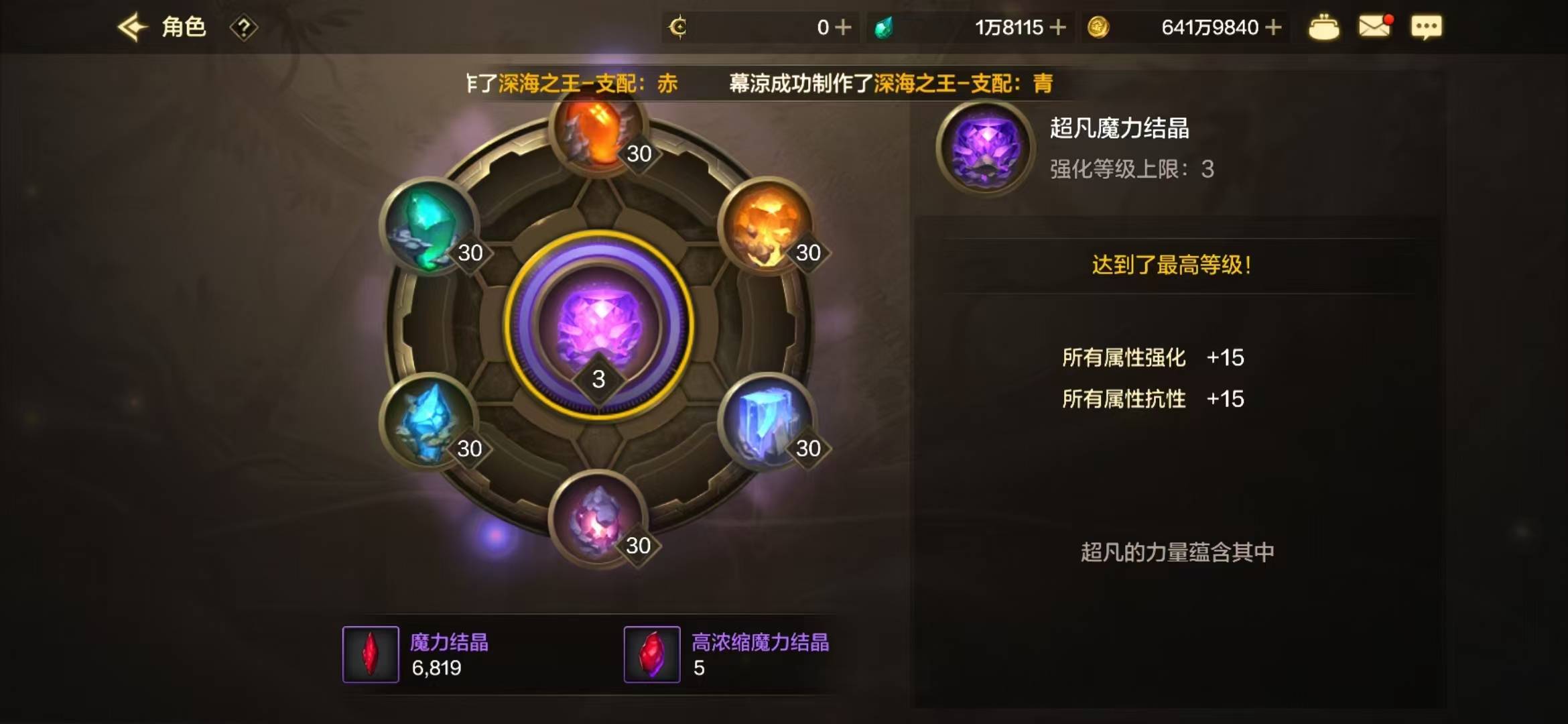Open the chat message icon
1568x724 pixels.
pyautogui.click(x=1427, y=26)
